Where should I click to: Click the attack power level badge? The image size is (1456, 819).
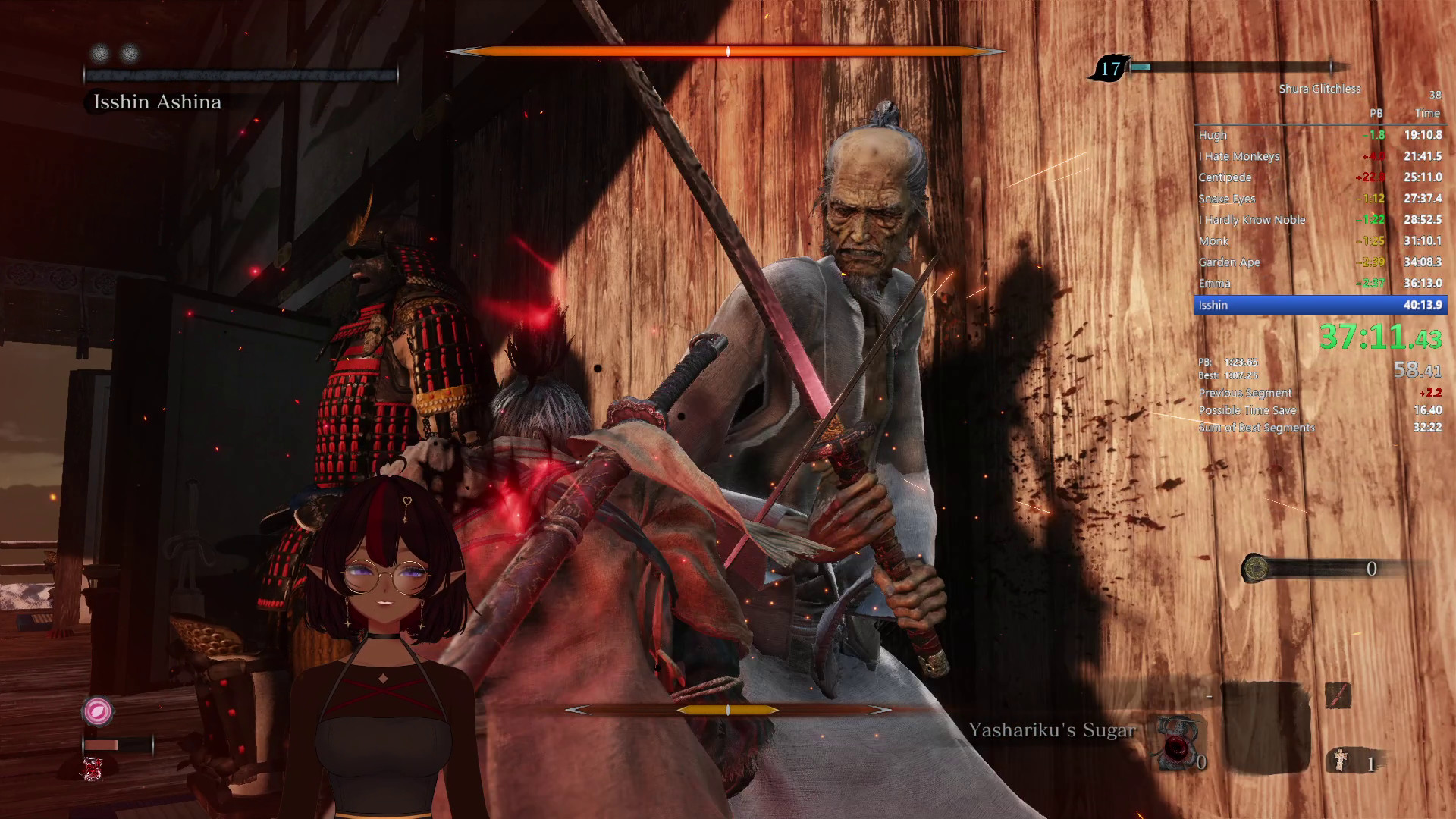click(x=1110, y=69)
